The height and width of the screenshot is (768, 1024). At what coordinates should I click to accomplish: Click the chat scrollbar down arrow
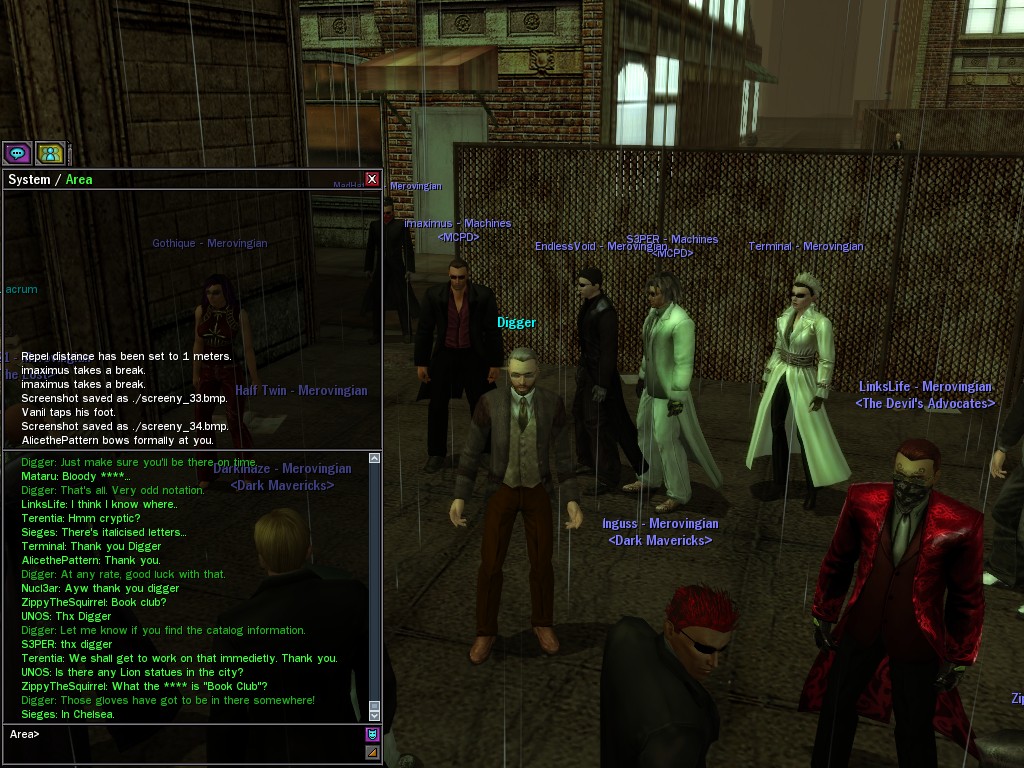375,714
